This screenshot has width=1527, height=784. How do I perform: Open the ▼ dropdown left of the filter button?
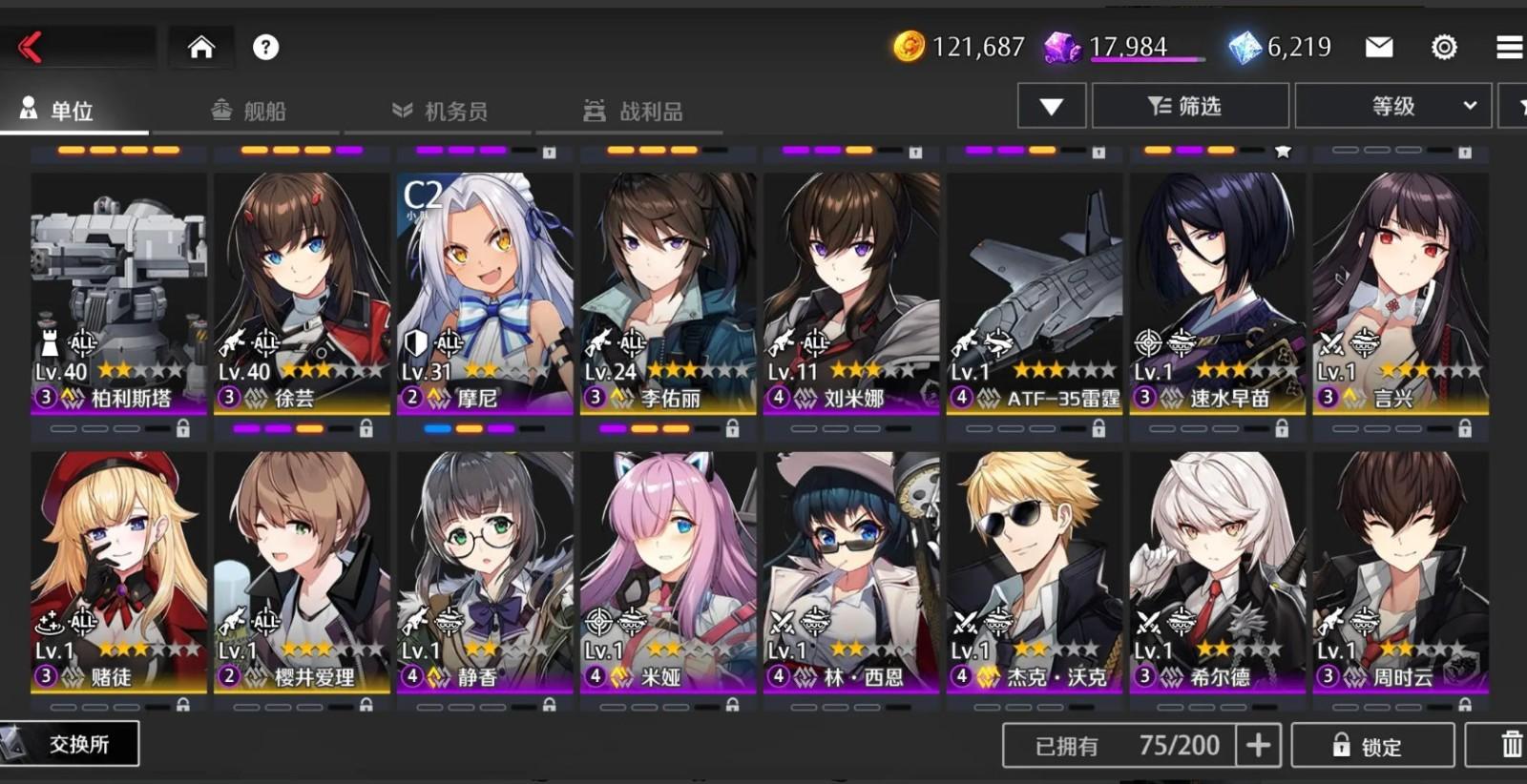coord(1052,106)
